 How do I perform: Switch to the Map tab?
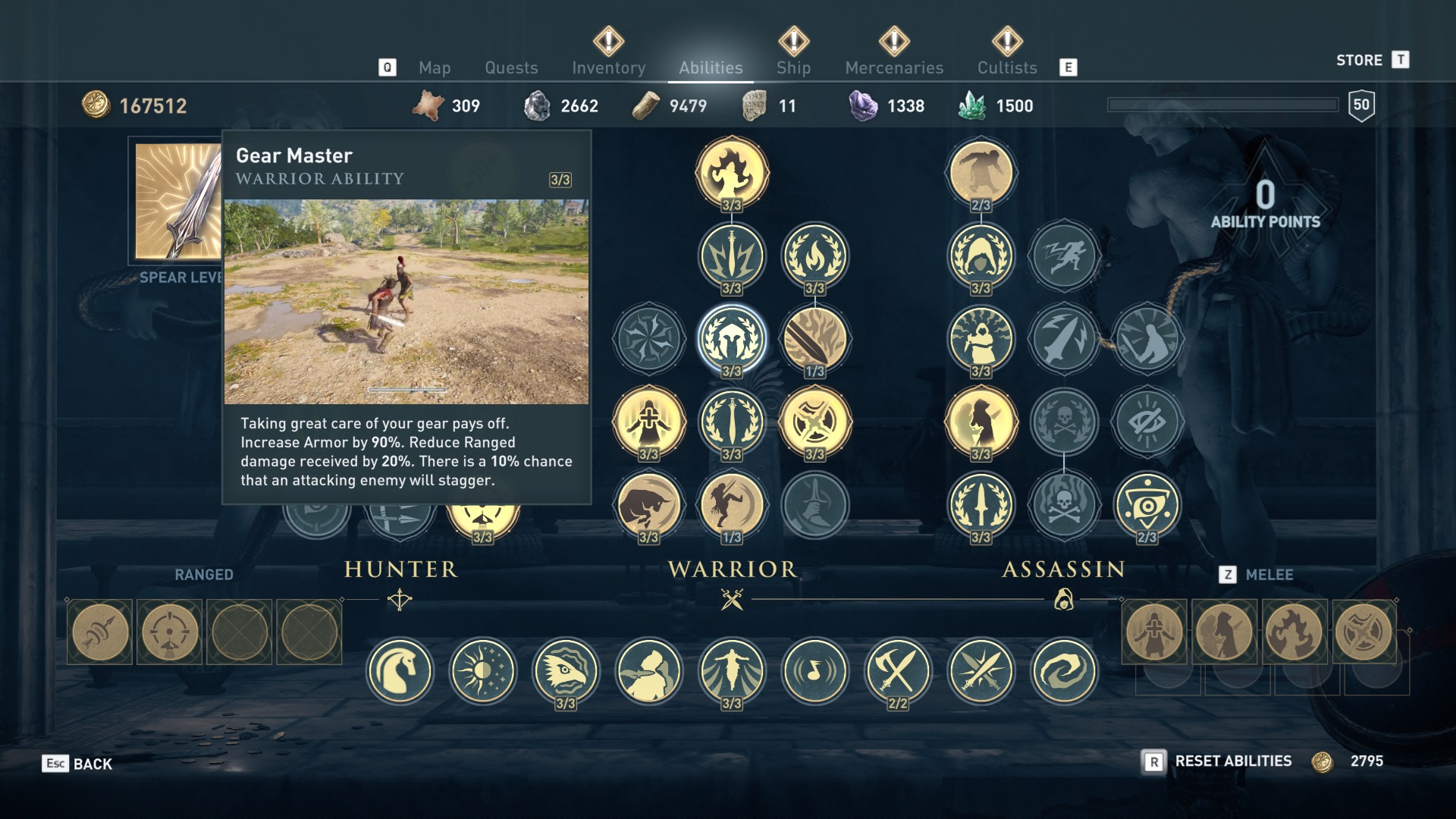coord(435,67)
